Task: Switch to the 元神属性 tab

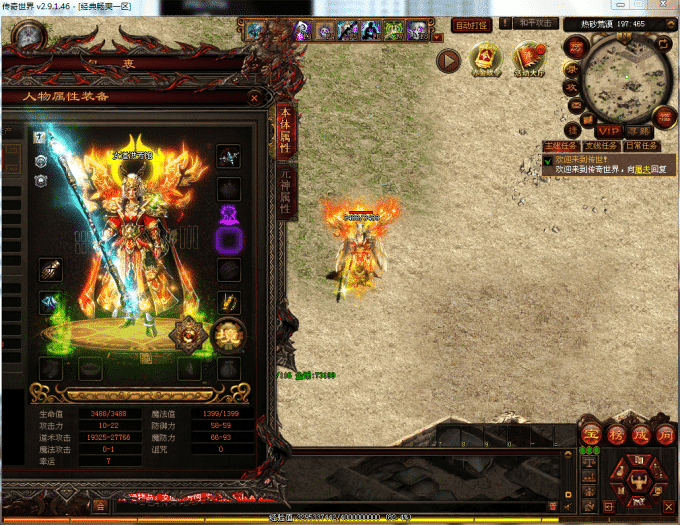Action: click(285, 190)
